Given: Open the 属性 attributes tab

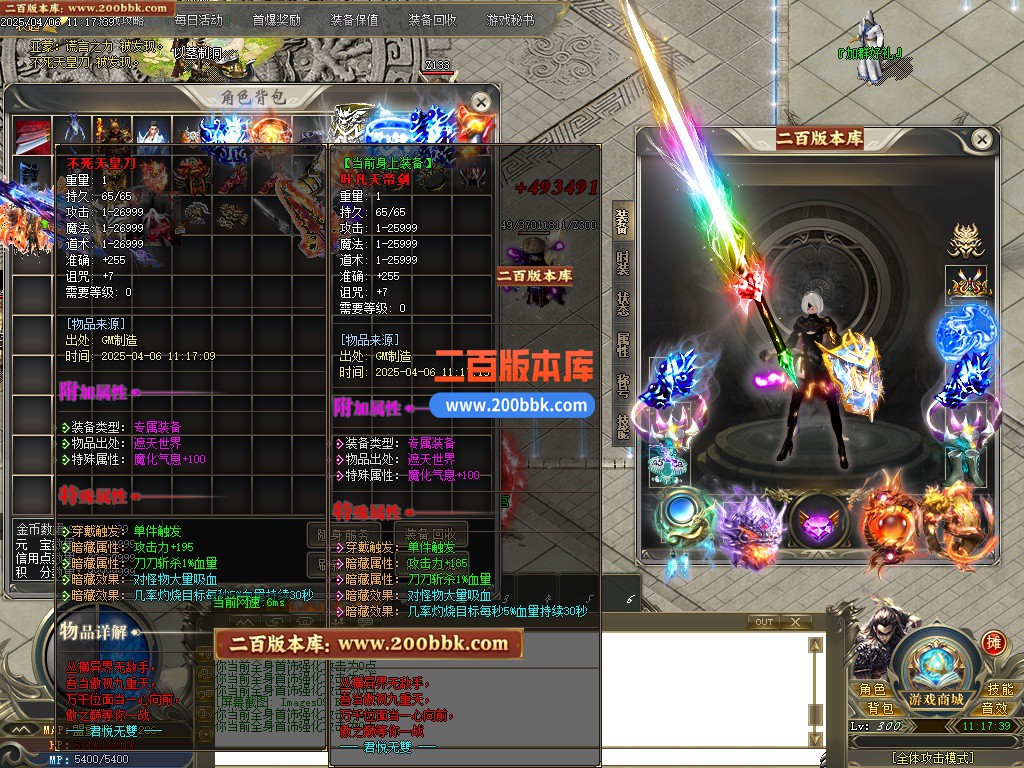Looking at the screenshot, I should (622, 345).
